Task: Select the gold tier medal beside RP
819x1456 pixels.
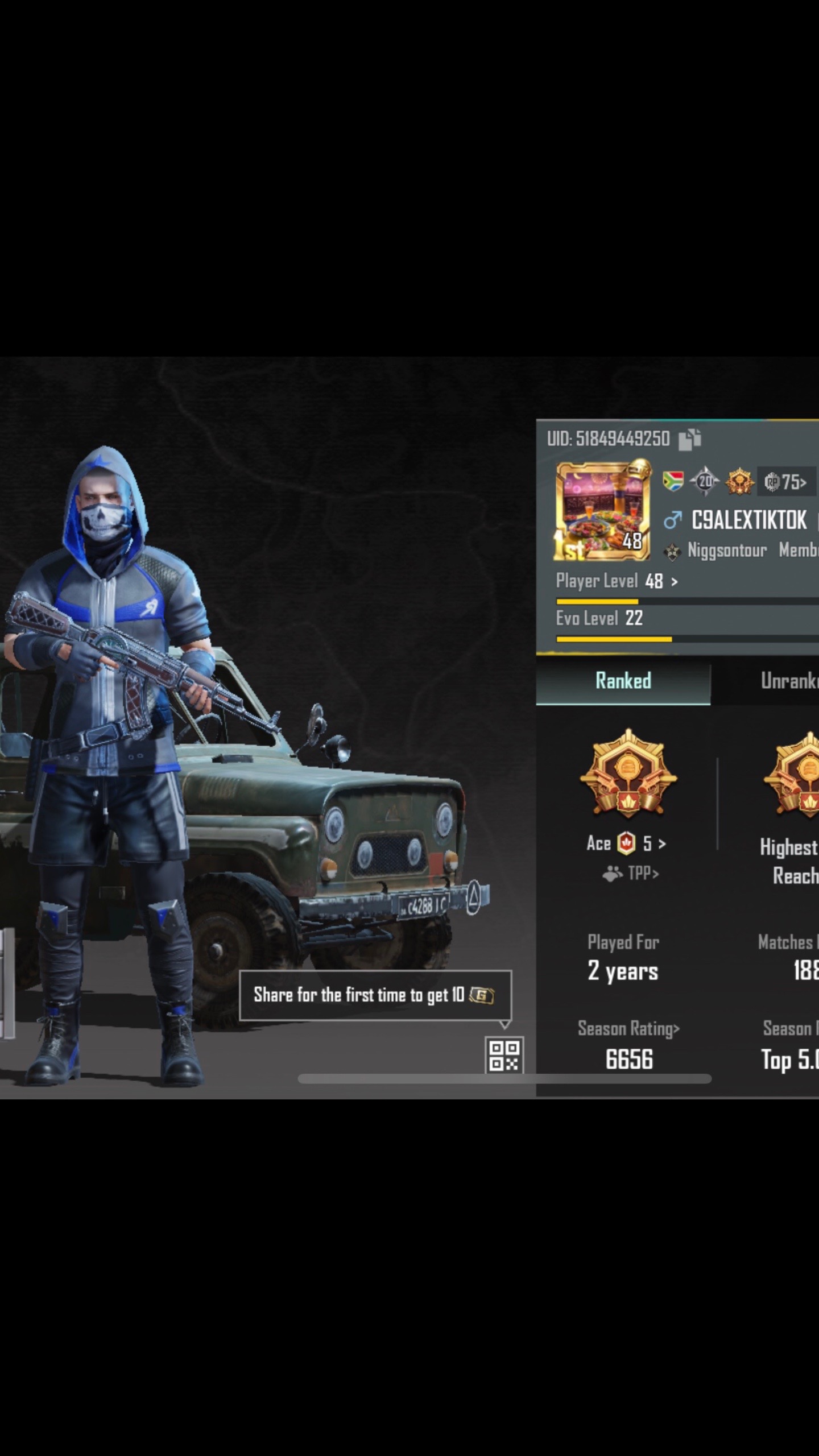Action: 739,482
